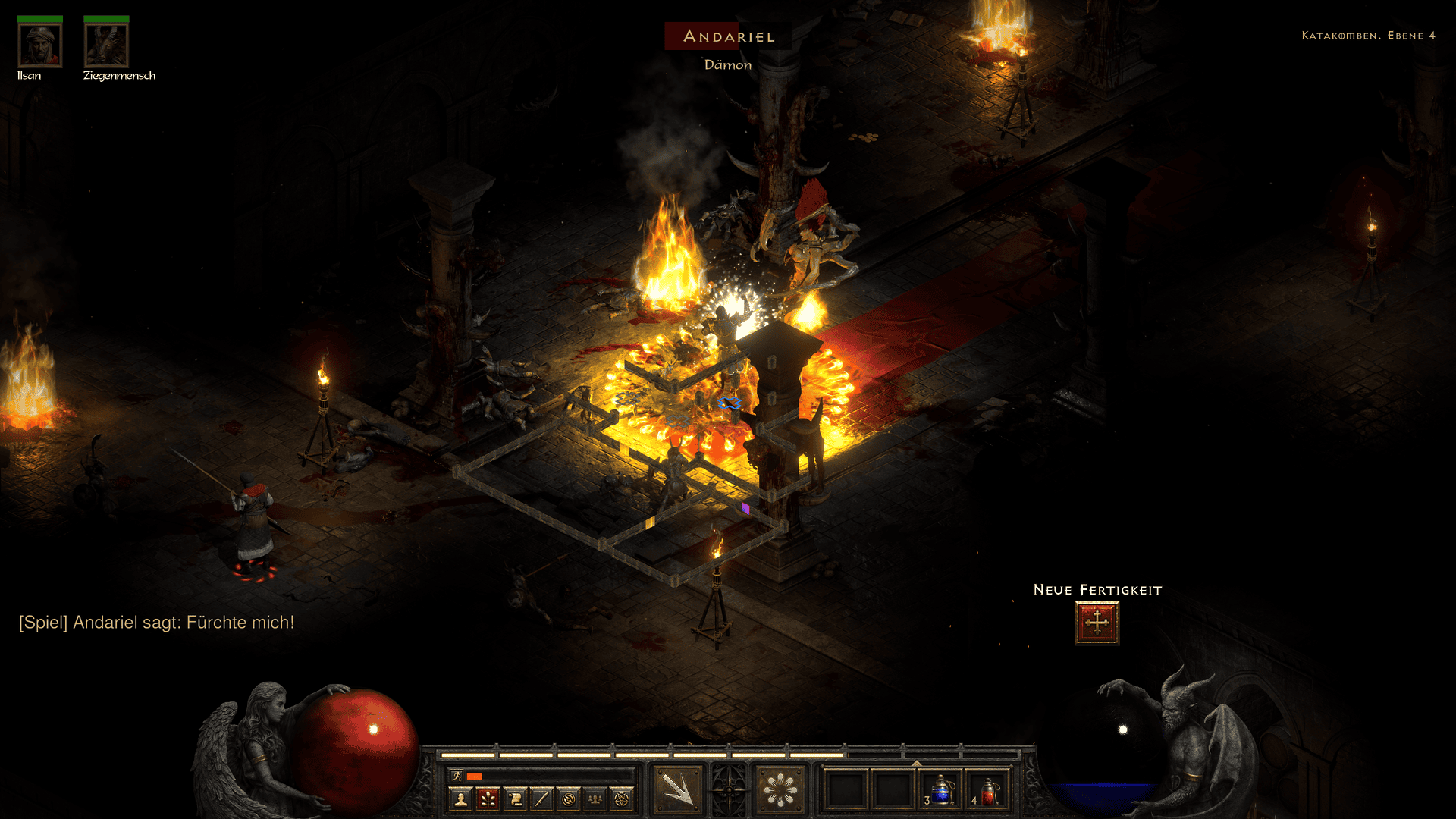
Task: Claim the Neue Fertigkeit new skill reward
Action: 1096,622
